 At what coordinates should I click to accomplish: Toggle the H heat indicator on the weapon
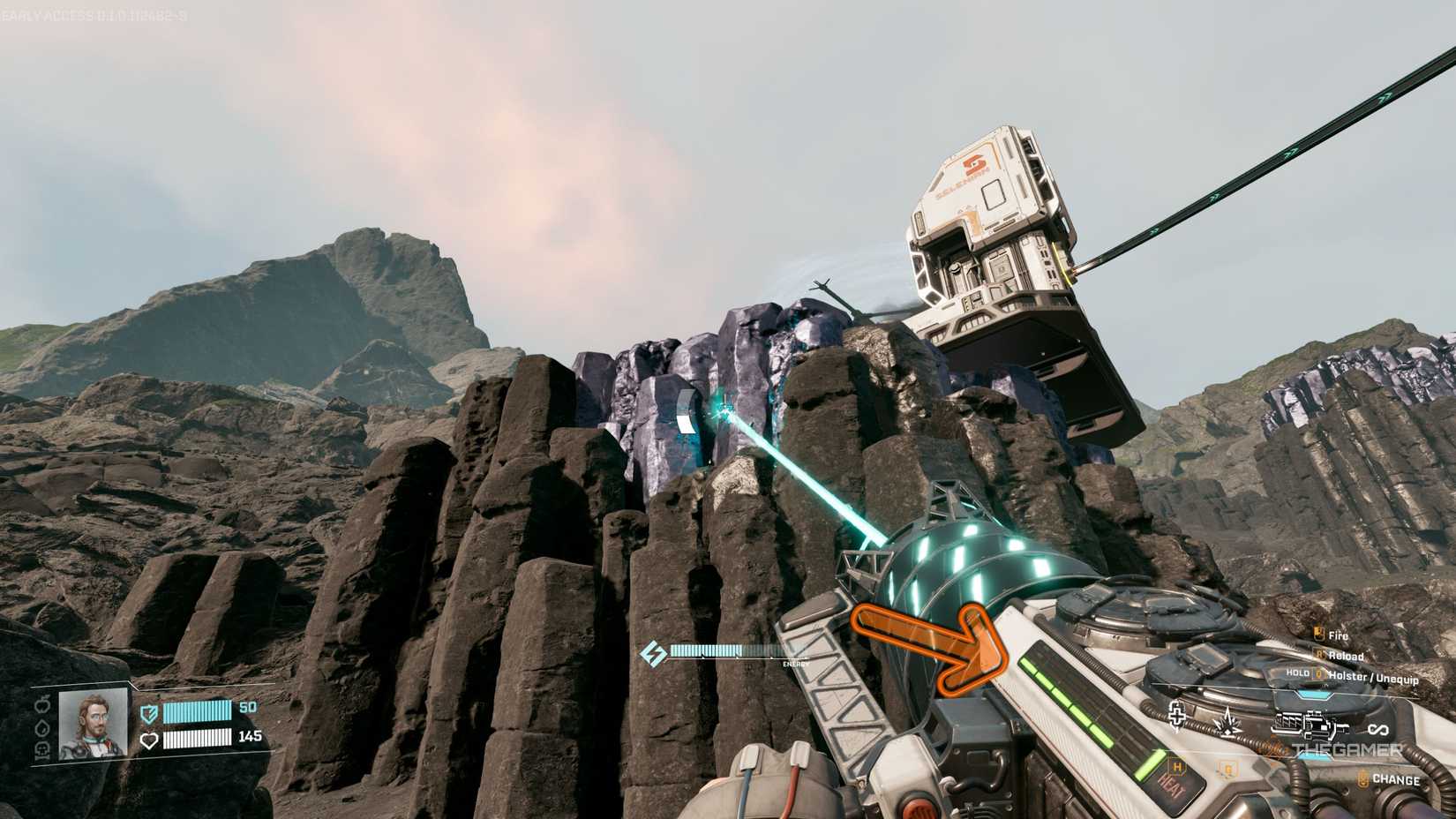[1176, 767]
